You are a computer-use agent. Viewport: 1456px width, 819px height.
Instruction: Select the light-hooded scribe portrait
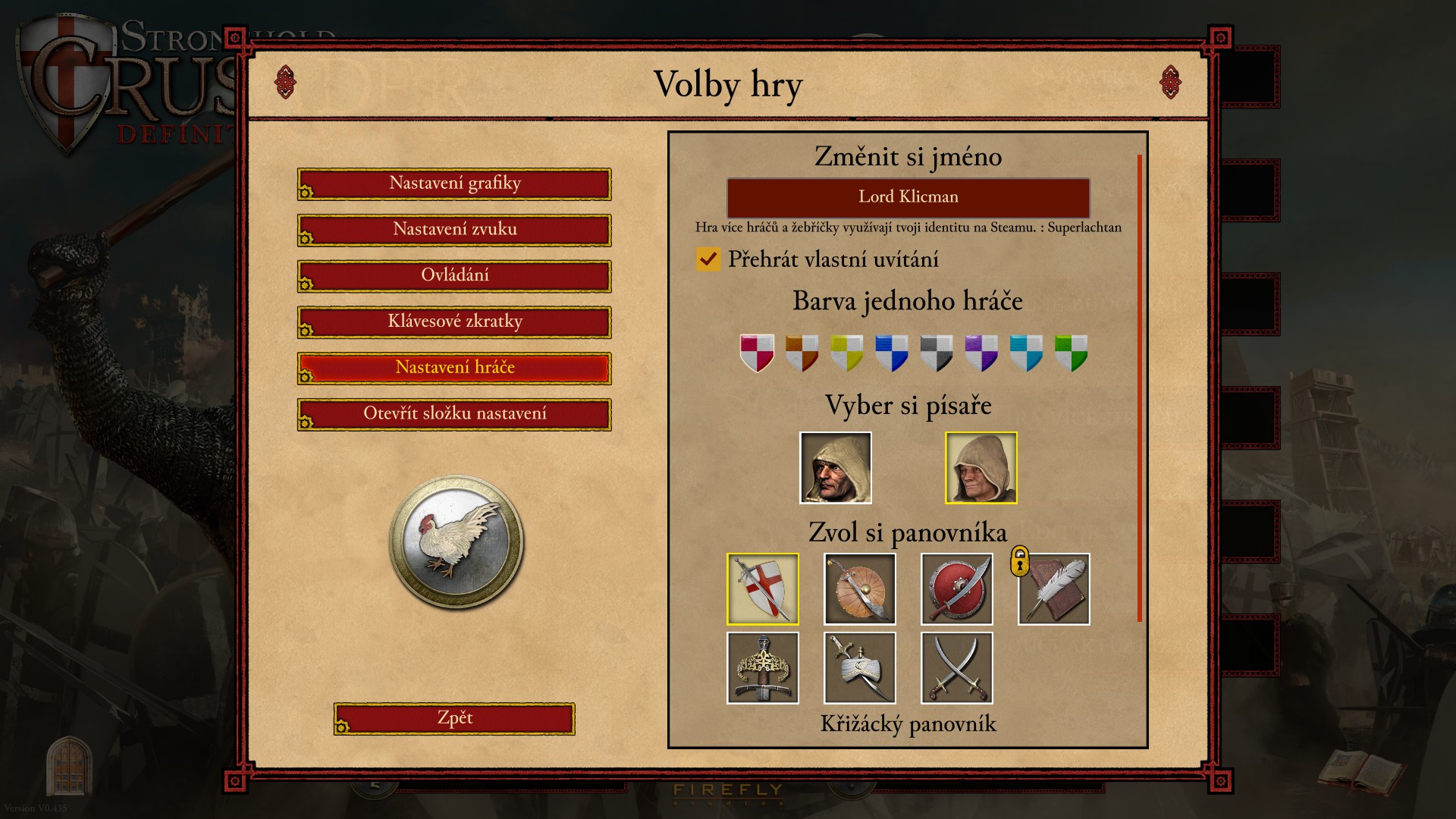coord(981,468)
